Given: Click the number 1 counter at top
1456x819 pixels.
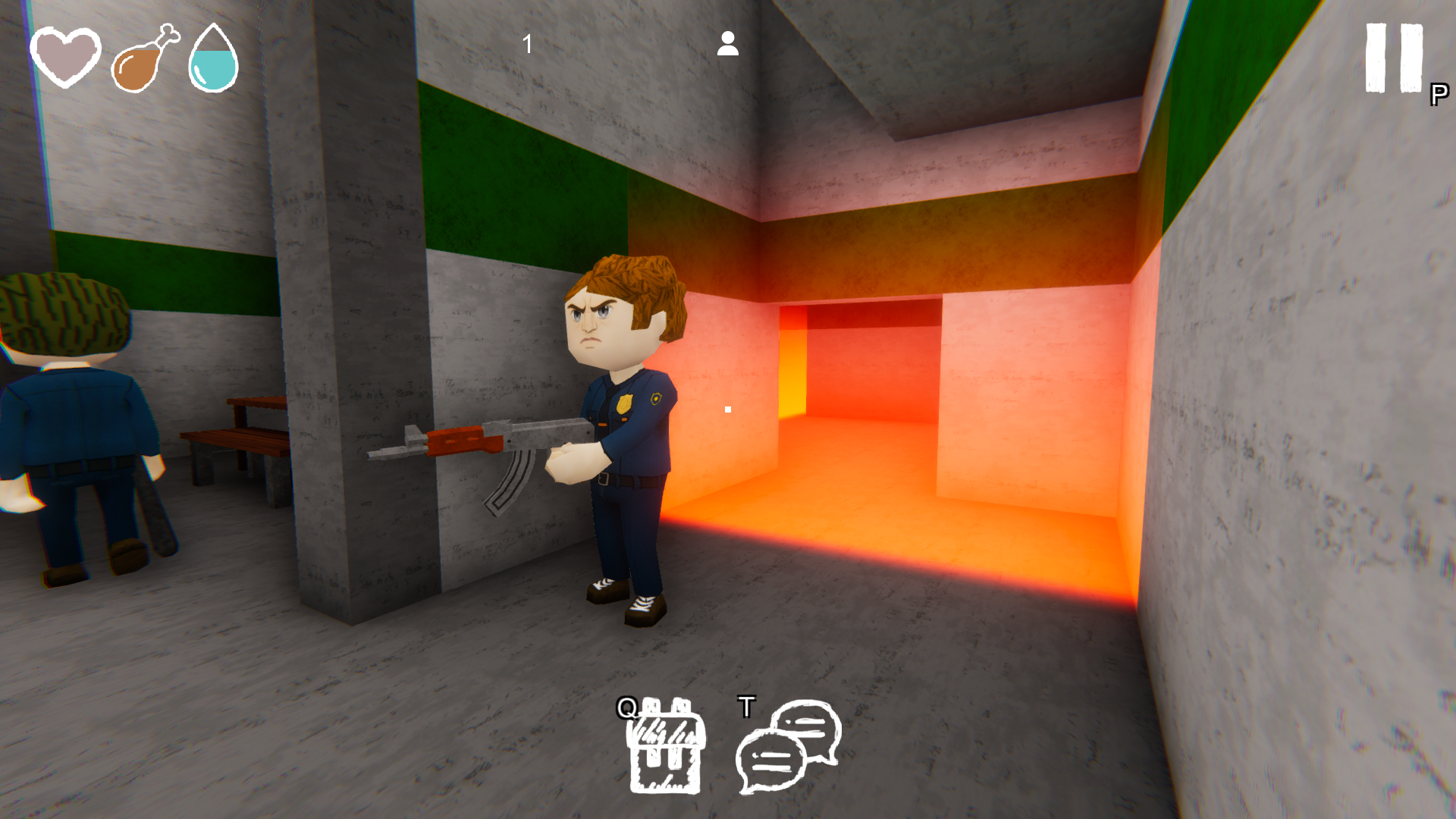Looking at the screenshot, I should point(526,43).
